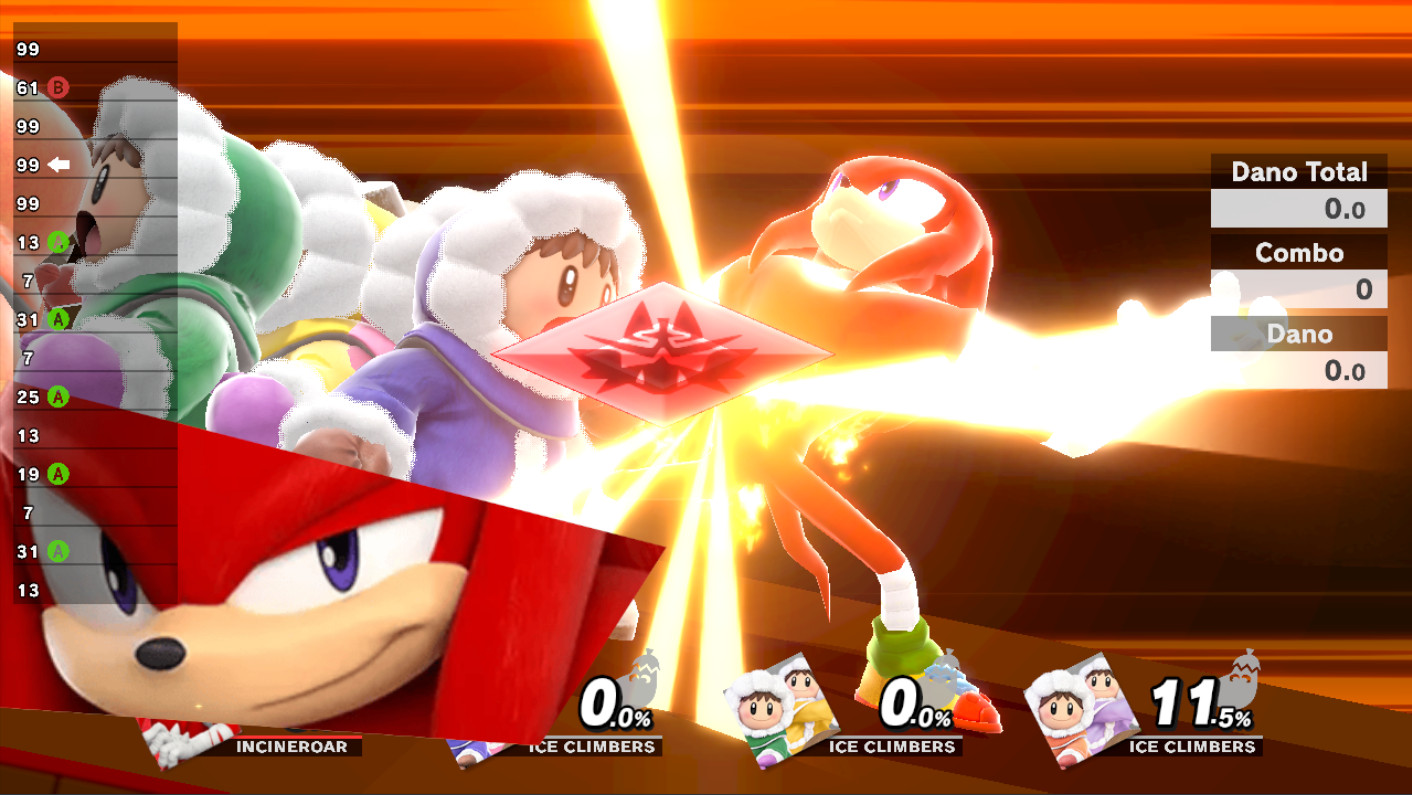Image resolution: width=1412 pixels, height=795 pixels.
Task: Expand the Dano Total panel
Action: [1299, 172]
